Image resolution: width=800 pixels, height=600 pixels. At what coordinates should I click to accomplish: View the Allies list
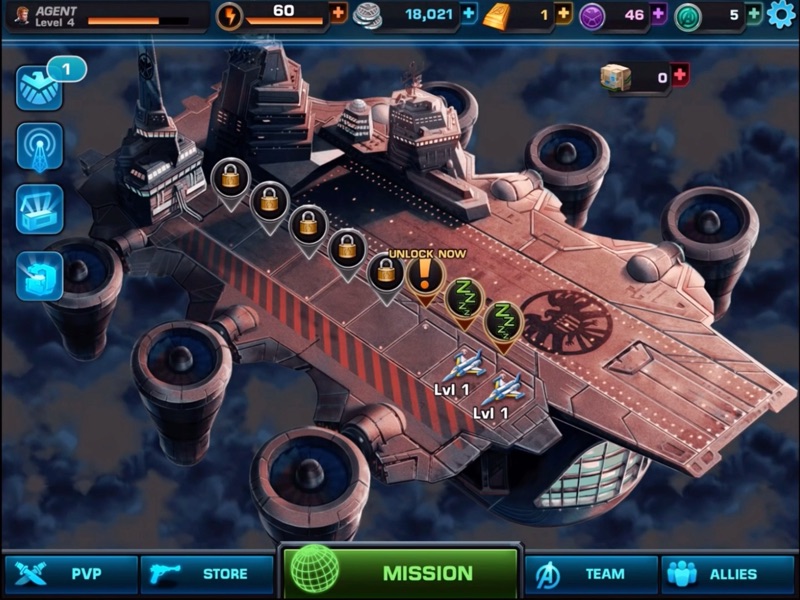726,574
